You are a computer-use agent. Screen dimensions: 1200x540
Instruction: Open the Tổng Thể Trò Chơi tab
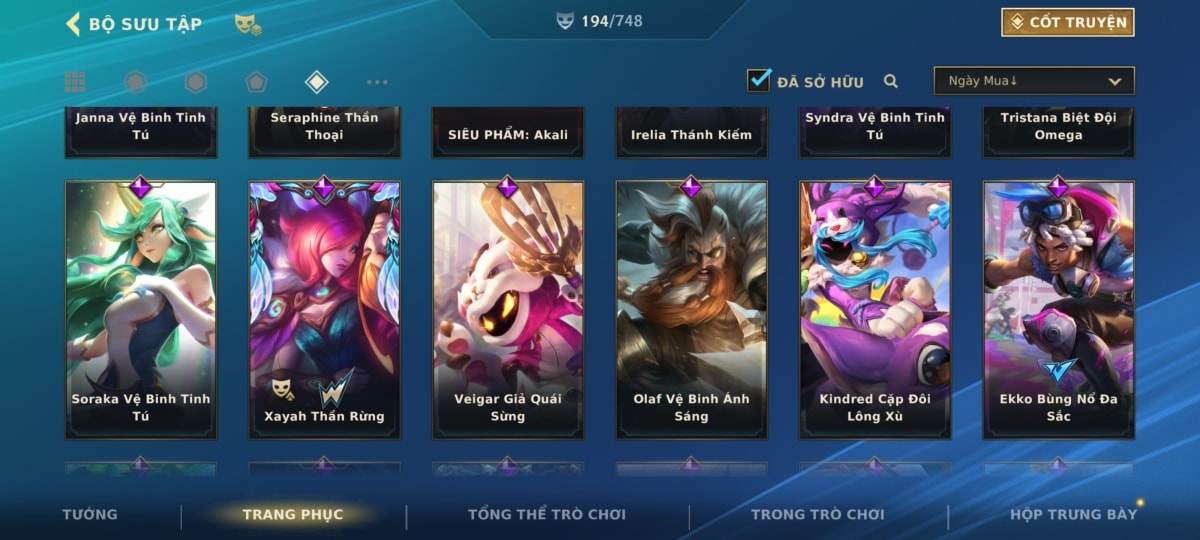547,515
